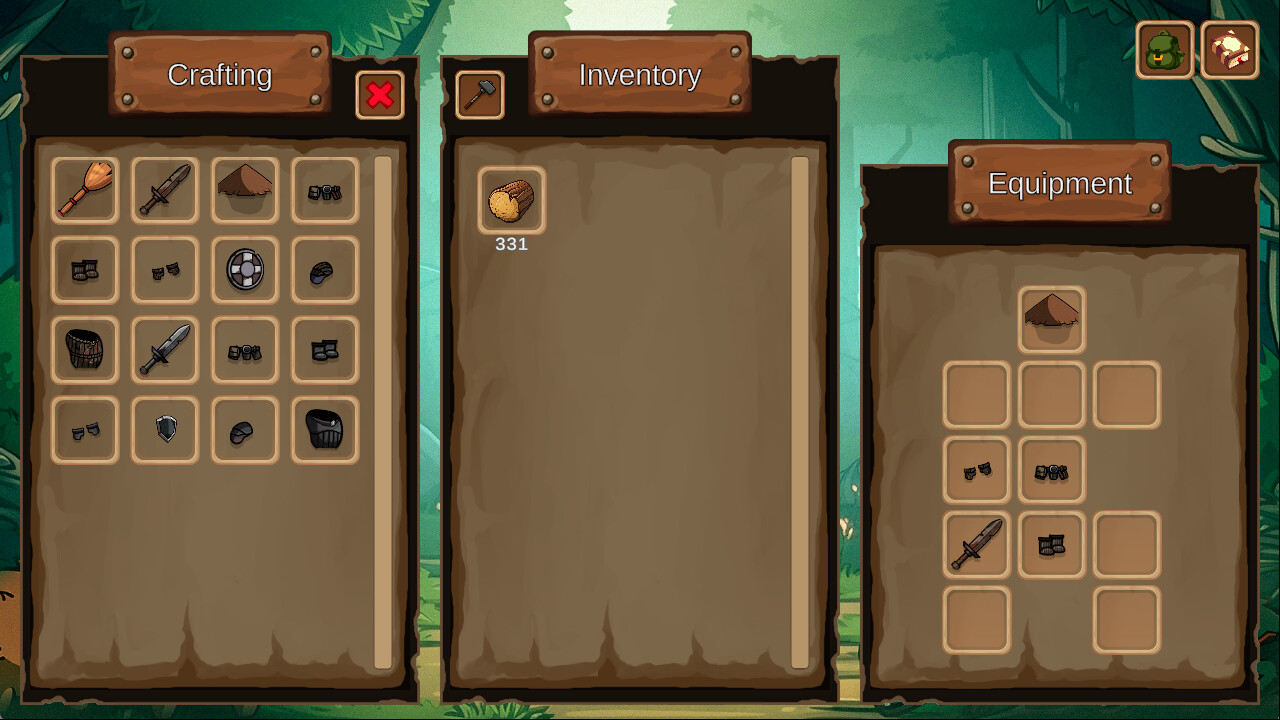
Task: Craft the round shield
Action: point(245,270)
